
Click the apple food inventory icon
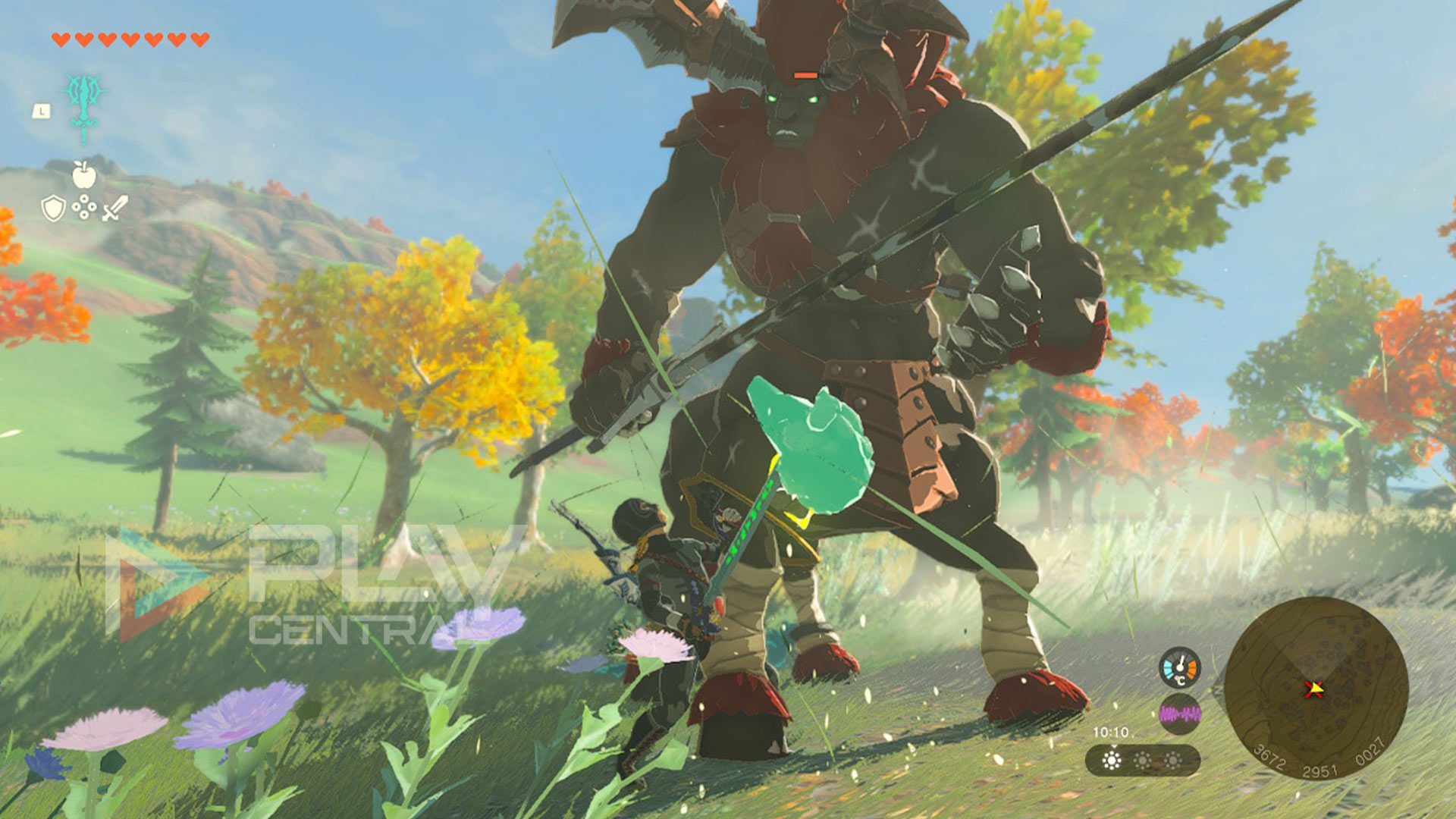[x=83, y=176]
